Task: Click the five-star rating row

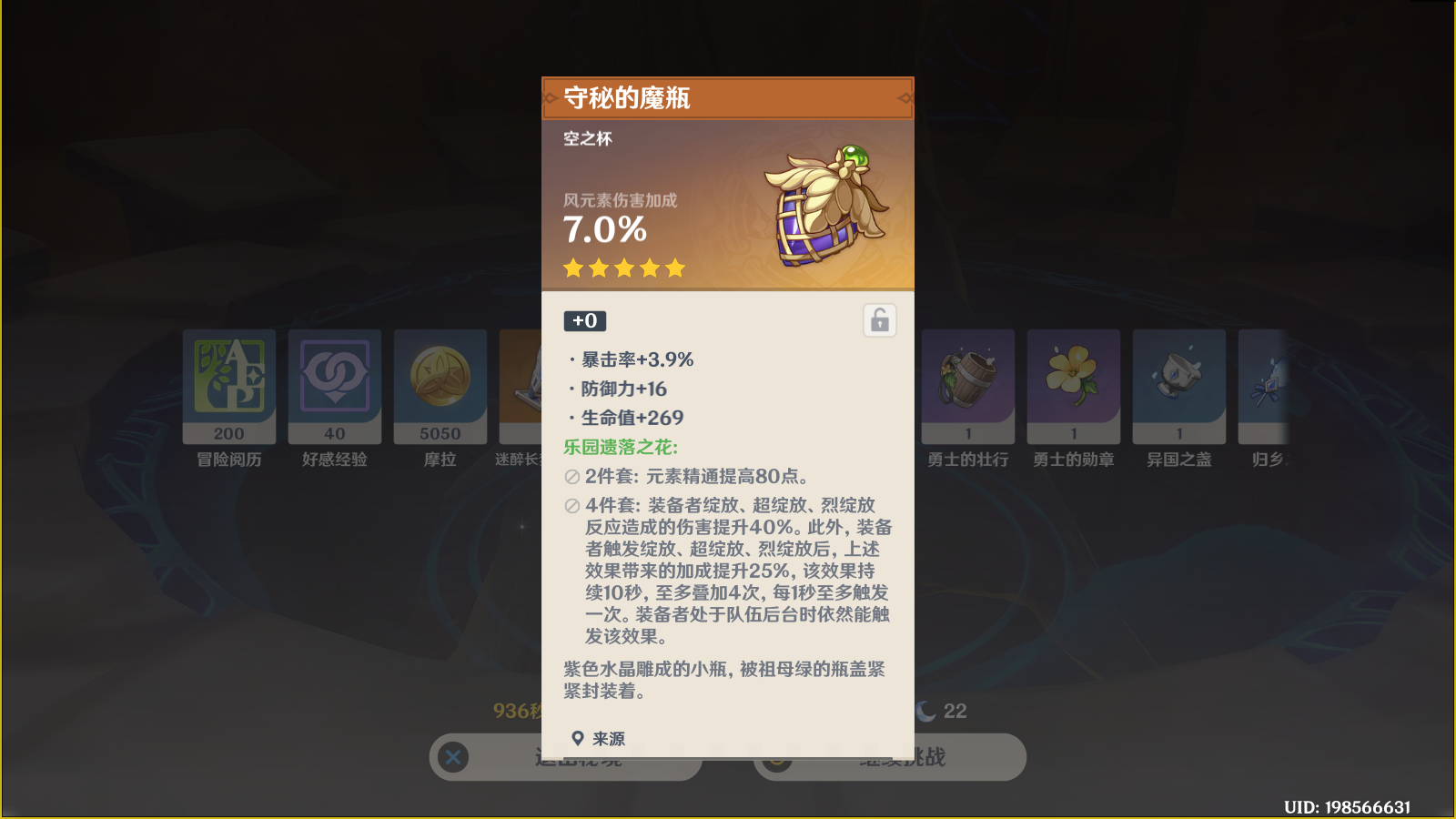Action: pos(623,267)
